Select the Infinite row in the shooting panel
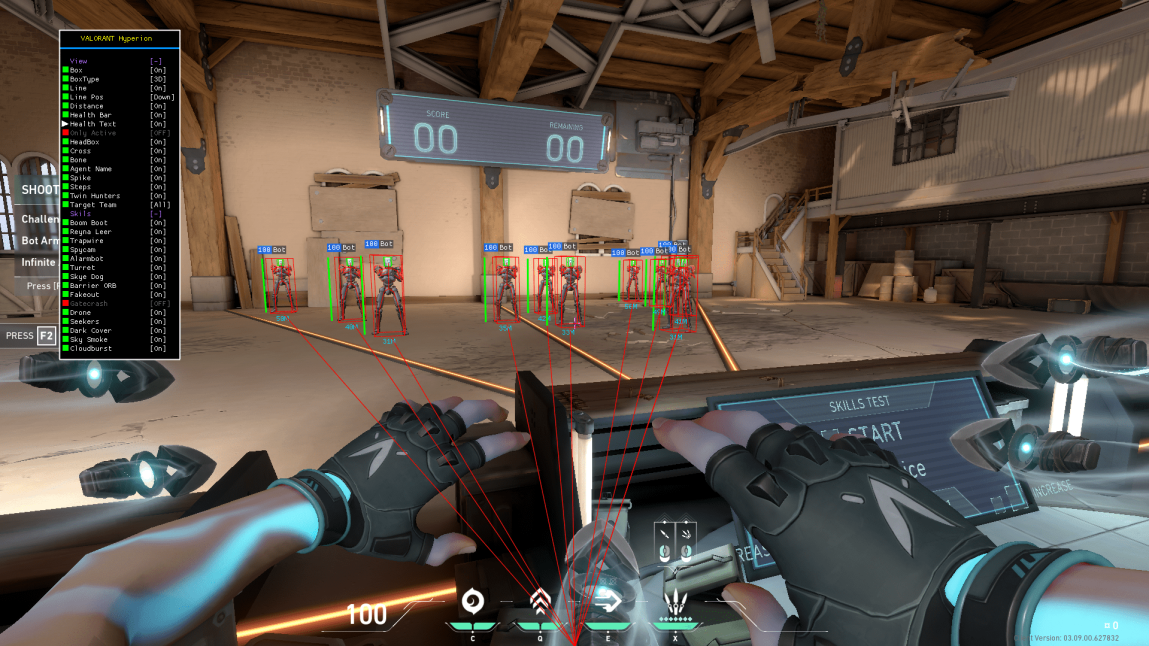Viewport: 1149px width, 646px height. [x=39, y=263]
